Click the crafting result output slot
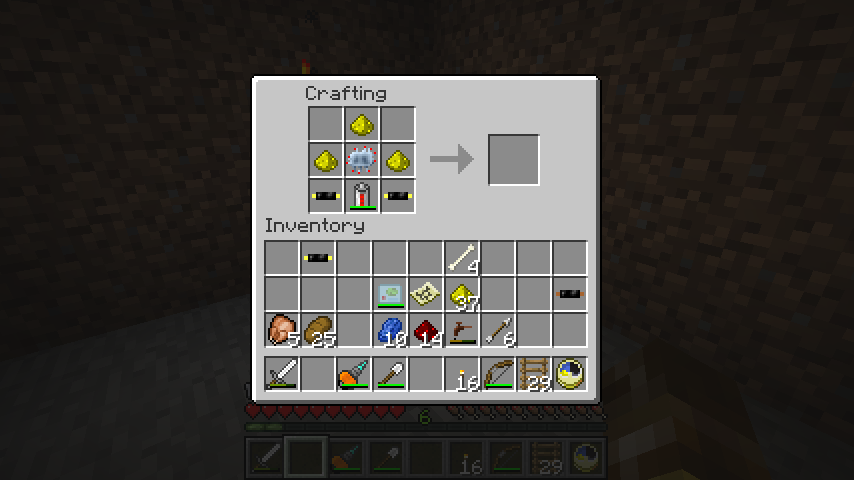The image size is (854, 480). [x=514, y=160]
